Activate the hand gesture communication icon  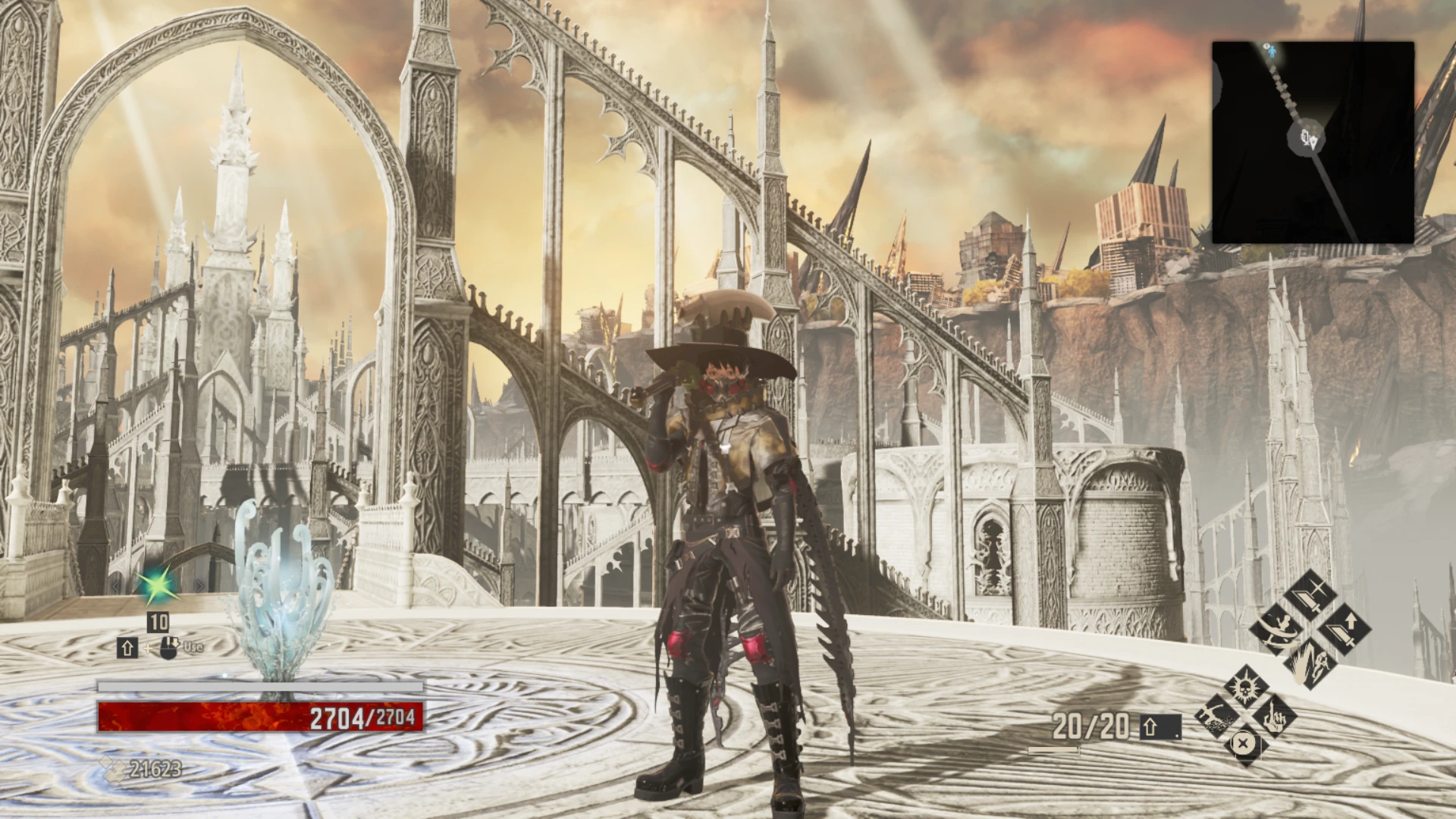click(x=1274, y=718)
